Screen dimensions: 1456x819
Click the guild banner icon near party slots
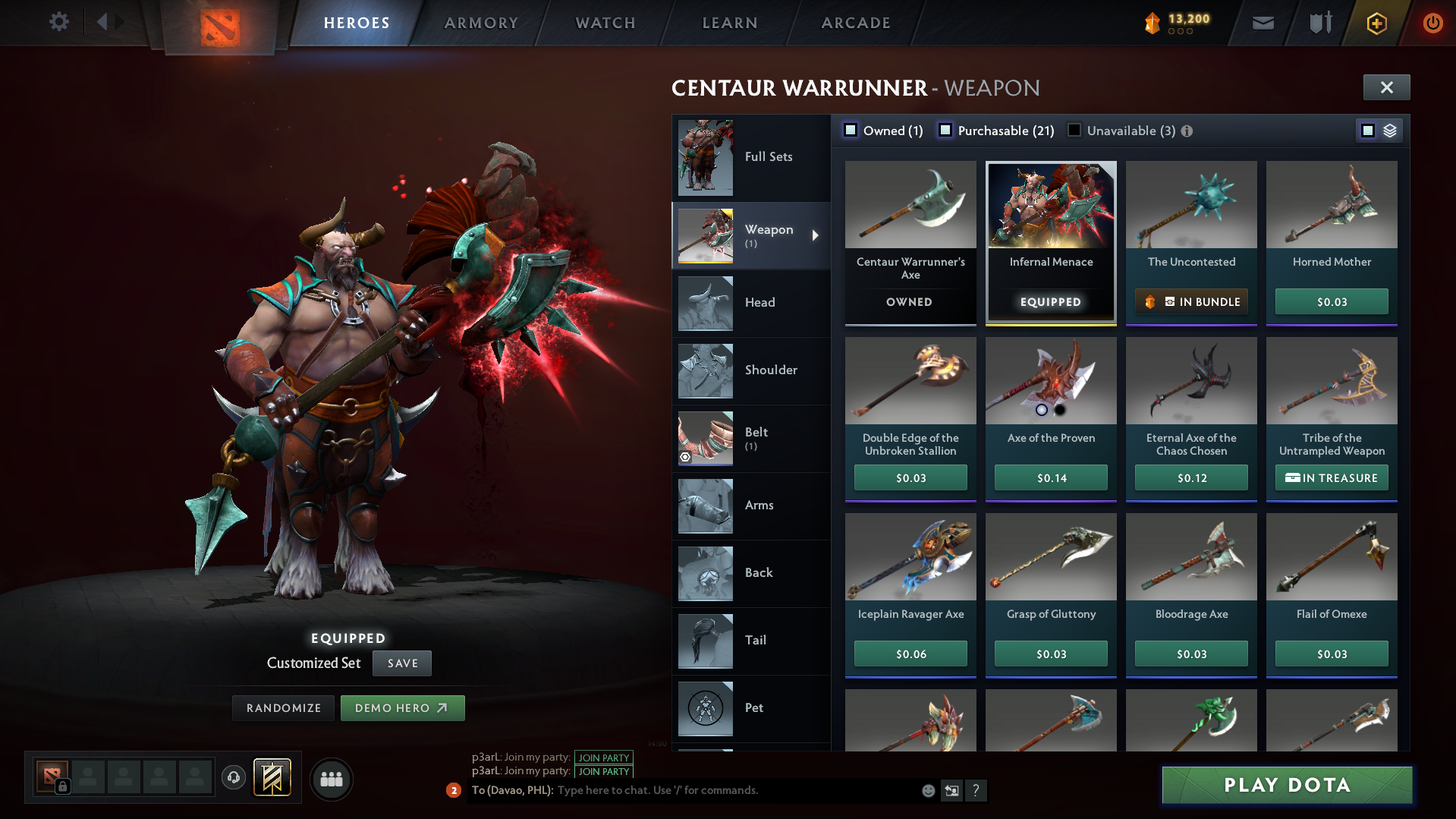pyautogui.click(x=272, y=777)
